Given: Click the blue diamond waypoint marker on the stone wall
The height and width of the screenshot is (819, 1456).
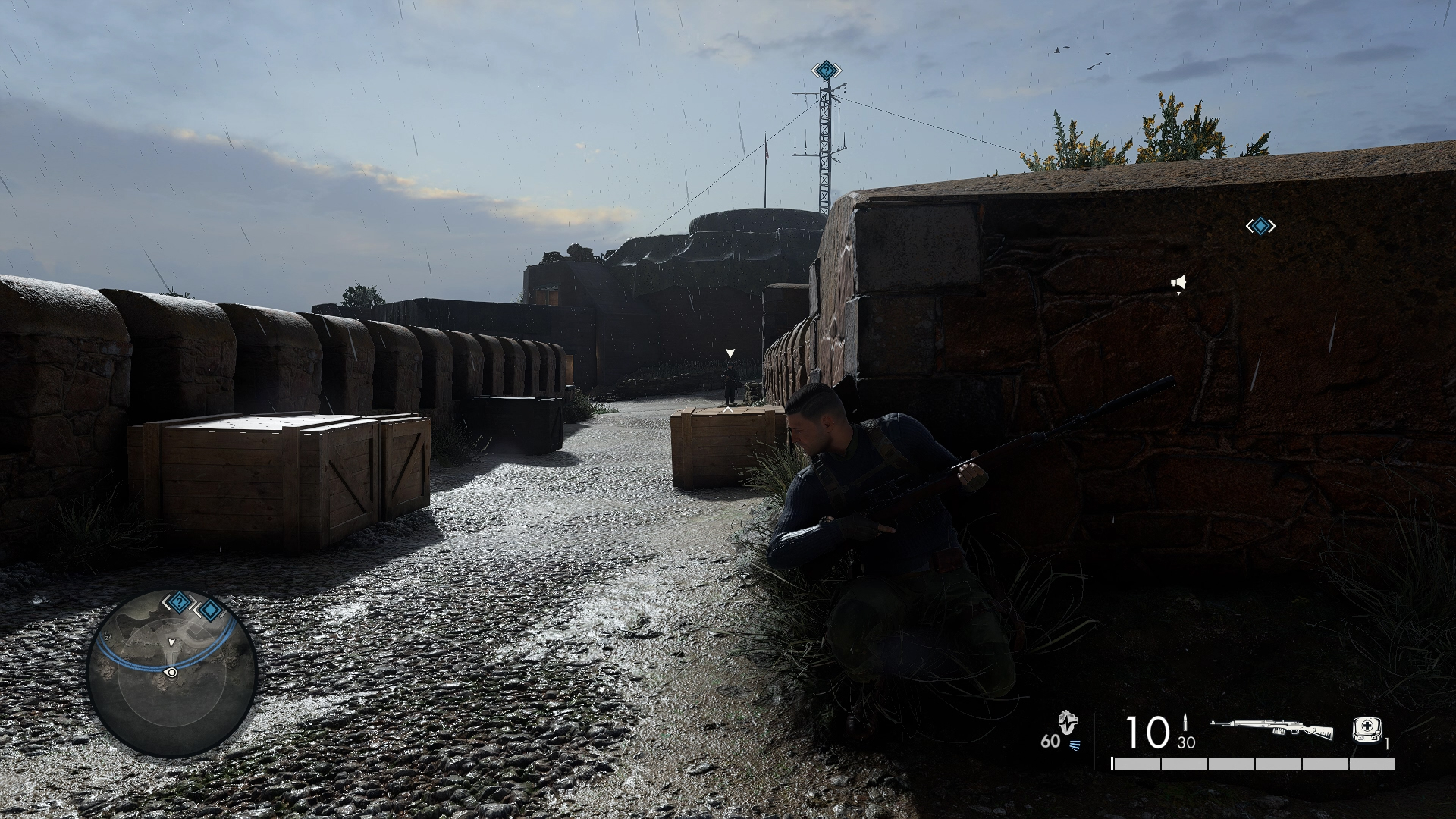Looking at the screenshot, I should (1260, 226).
